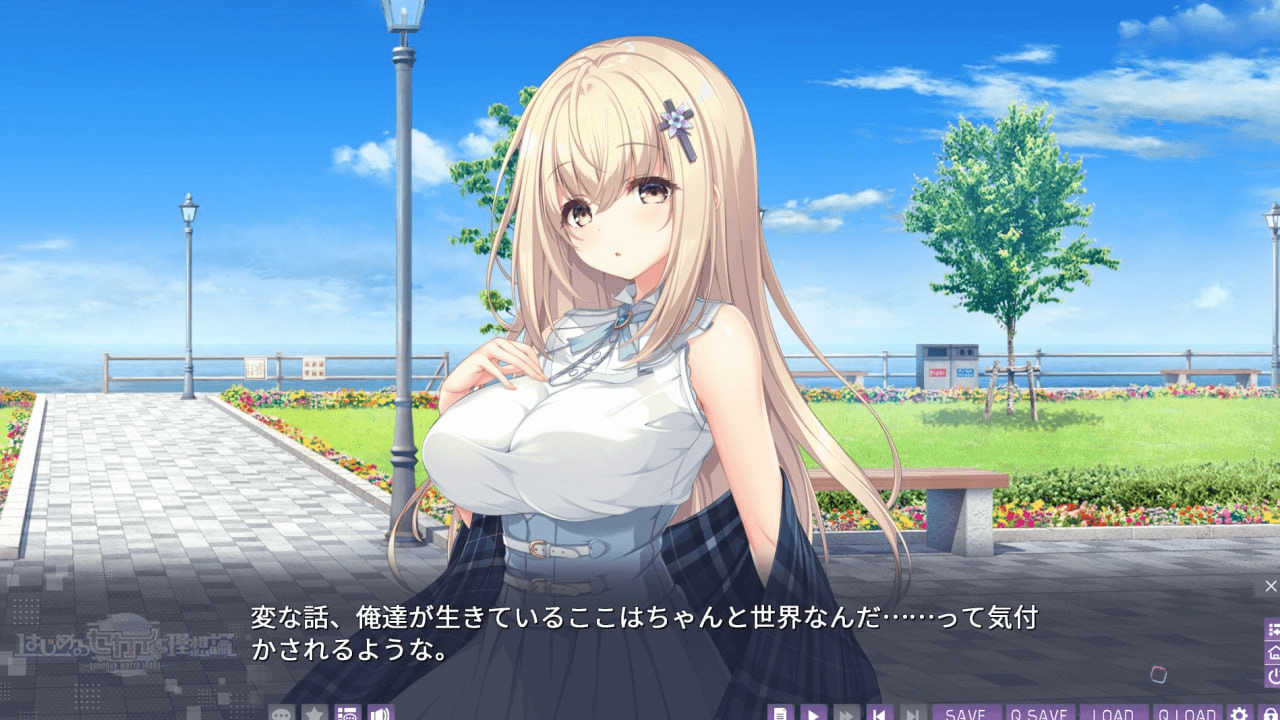This screenshot has height=720, width=1280.
Task: Start auto-play with the play triangle
Action: pyautogui.click(x=814, y=713)
